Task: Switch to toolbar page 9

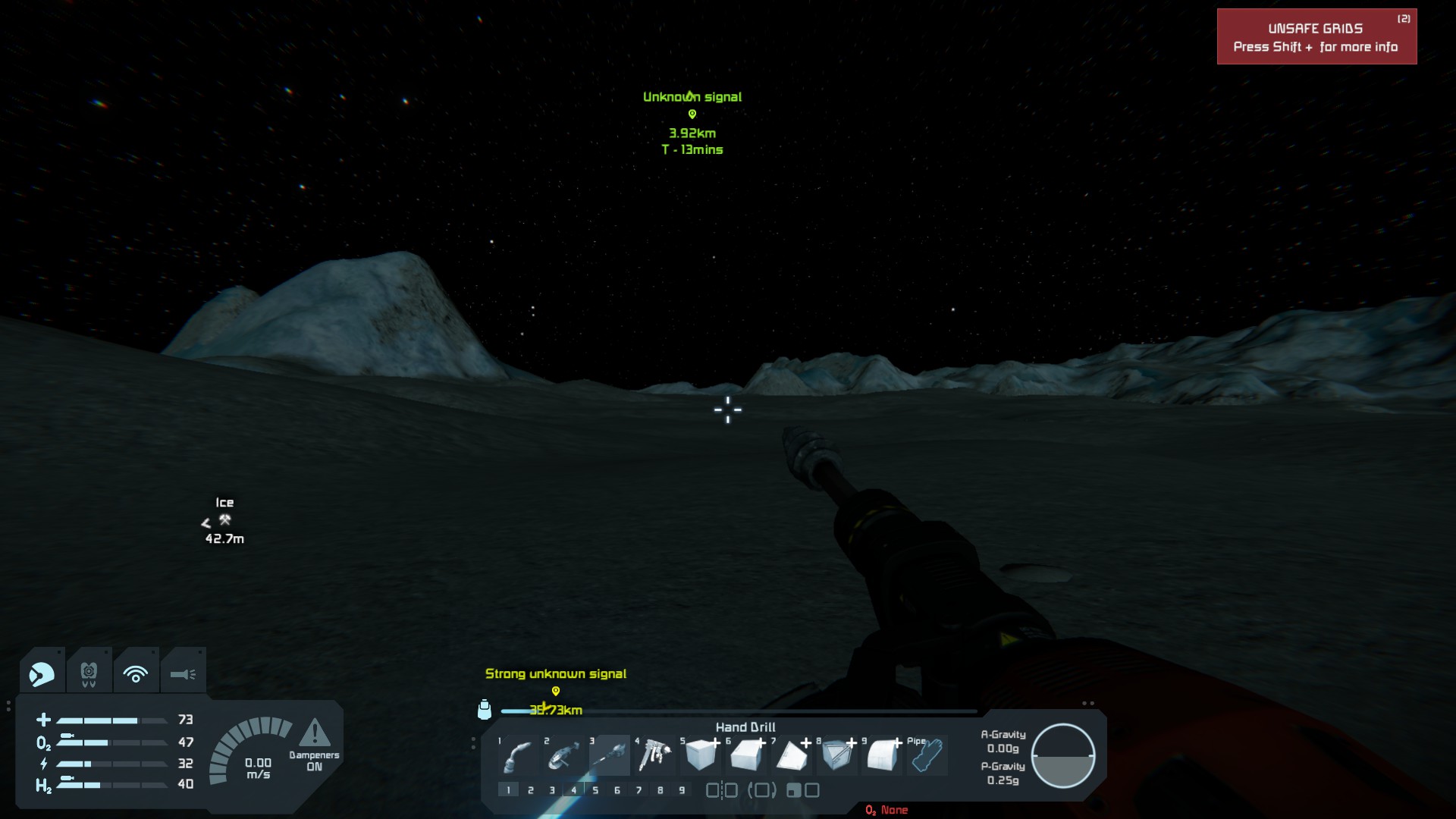Action: coord(682,790)
